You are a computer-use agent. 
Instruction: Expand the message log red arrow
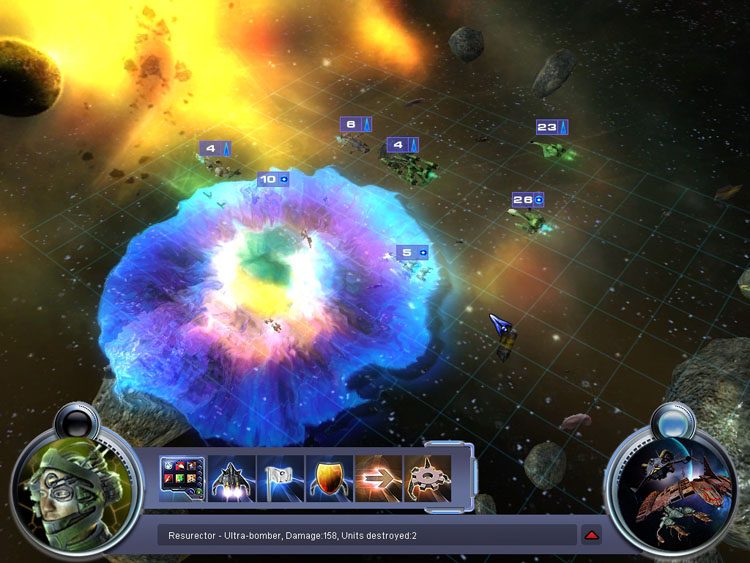point(592,536)
